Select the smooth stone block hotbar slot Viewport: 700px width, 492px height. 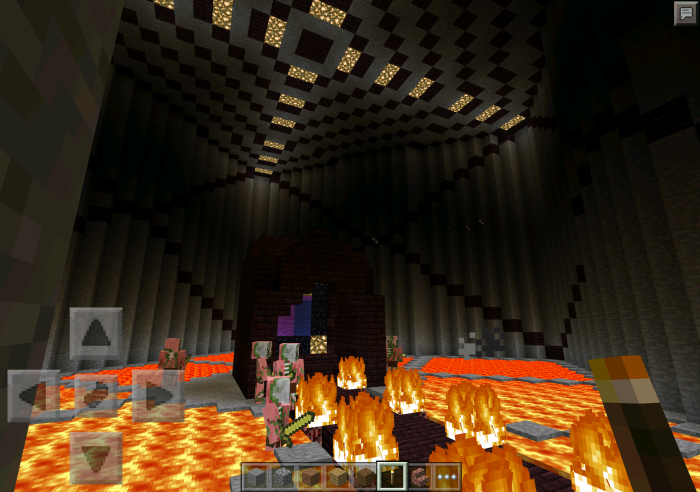(x=257, y=477)
